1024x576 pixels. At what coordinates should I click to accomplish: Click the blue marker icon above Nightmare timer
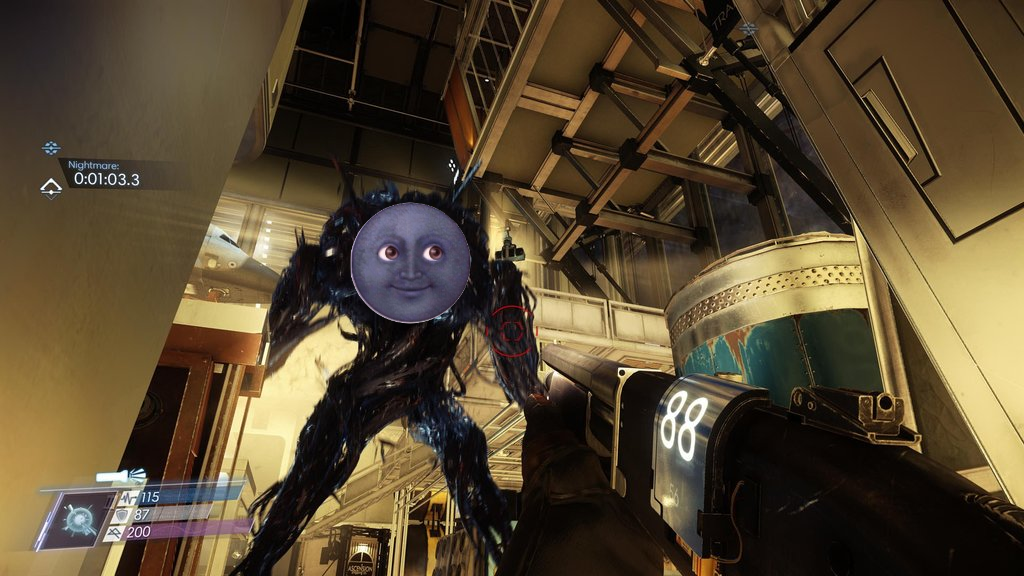tap(51, 148)
